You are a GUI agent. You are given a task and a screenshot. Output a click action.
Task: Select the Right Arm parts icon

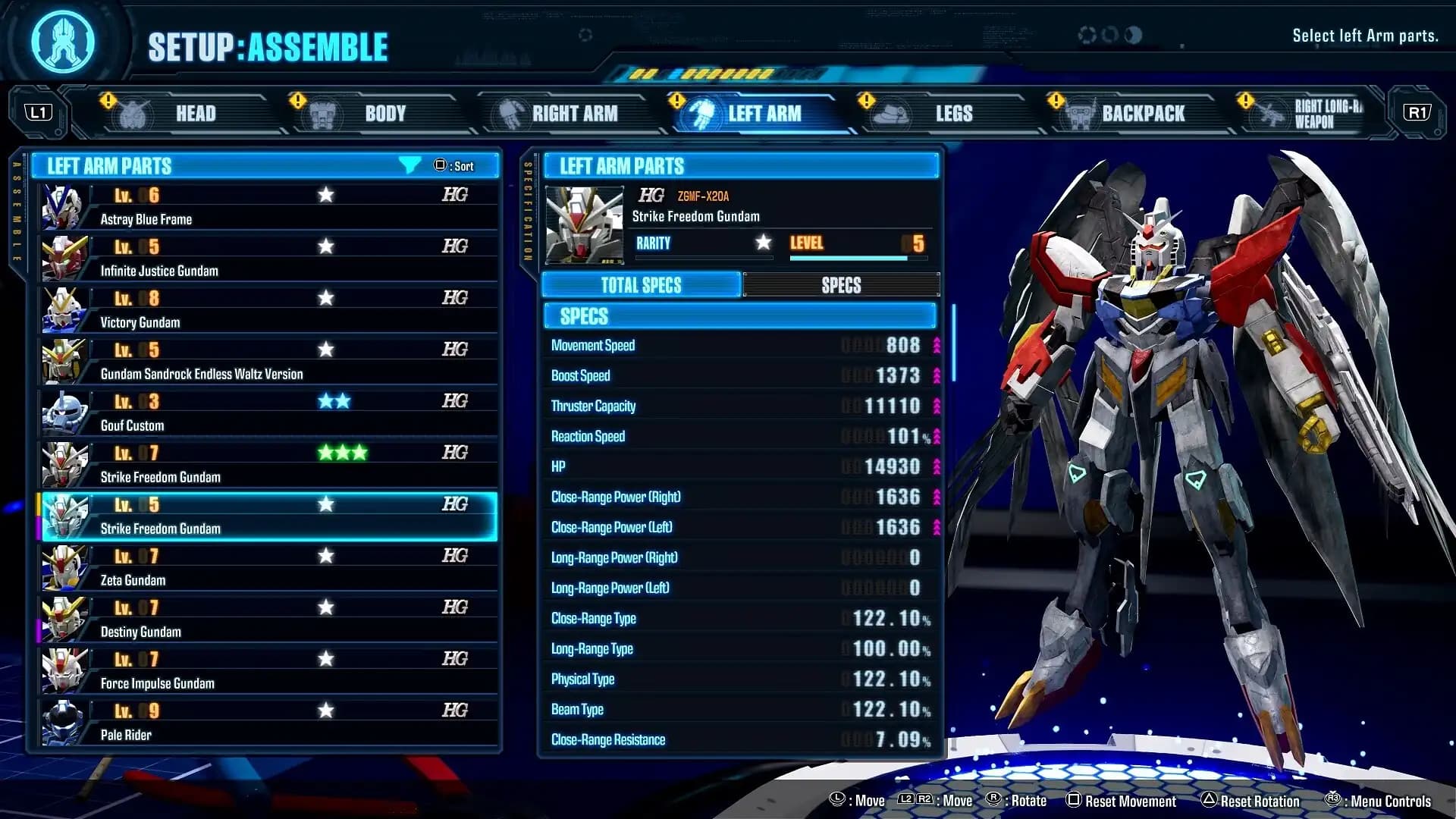(x=510, y=113)
